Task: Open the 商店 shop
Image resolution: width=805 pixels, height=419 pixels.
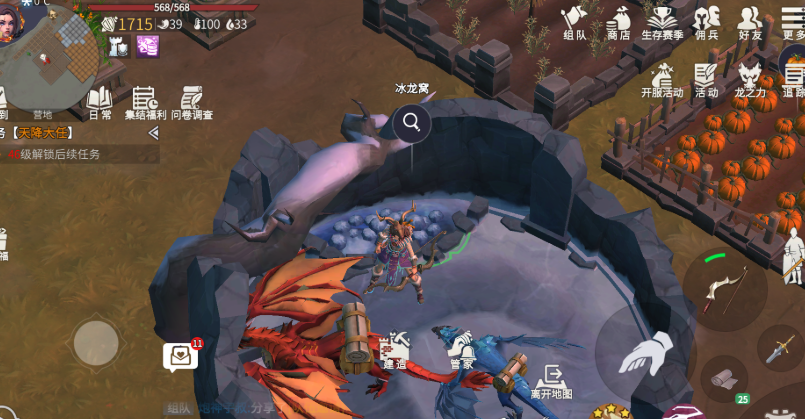Action: [x=618, y=22]
